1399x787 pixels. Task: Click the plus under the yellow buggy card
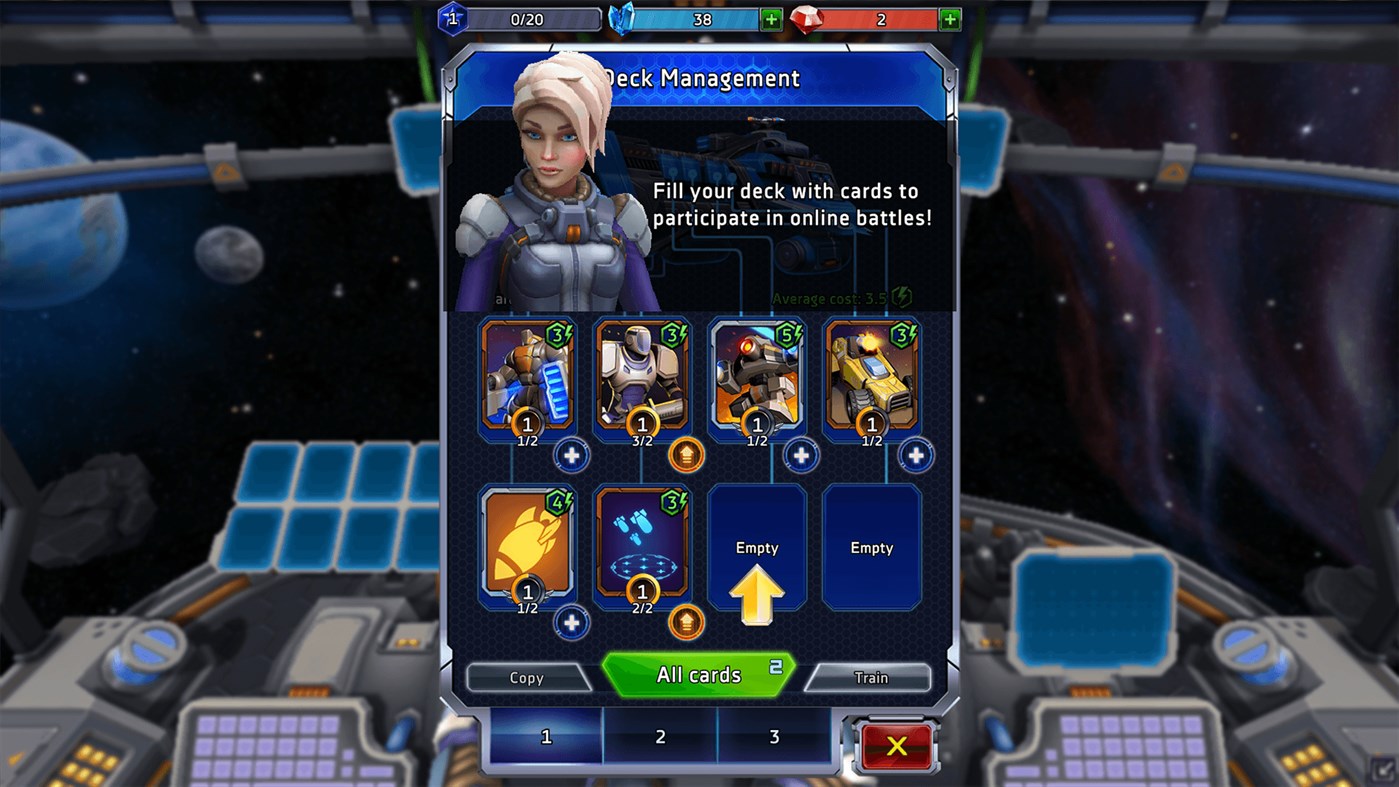click(915, 455)
